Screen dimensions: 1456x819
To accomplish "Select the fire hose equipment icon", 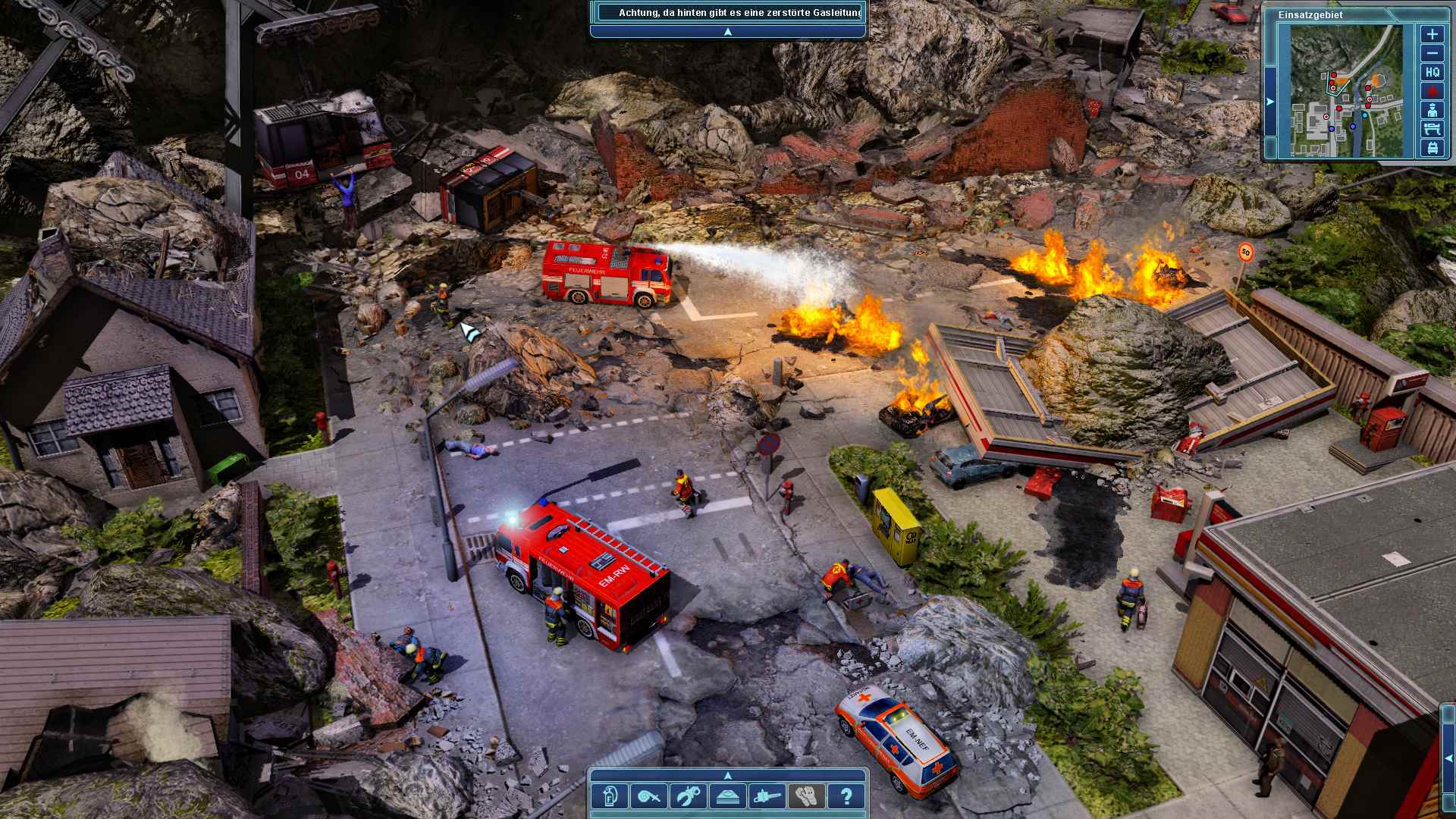I will pyautogui.click(x=648, y=796).
